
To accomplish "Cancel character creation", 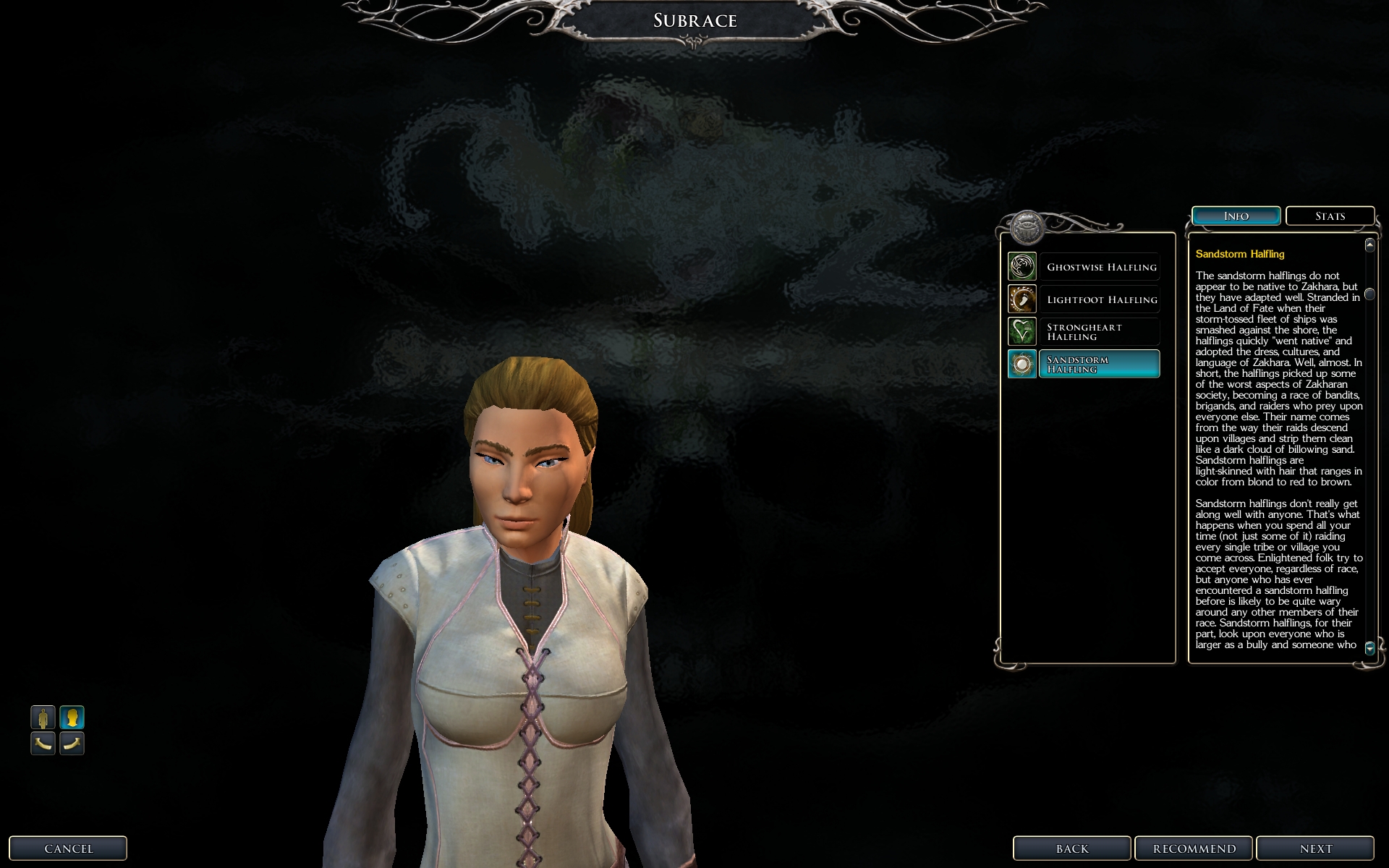I will click(x=68, y=848).
